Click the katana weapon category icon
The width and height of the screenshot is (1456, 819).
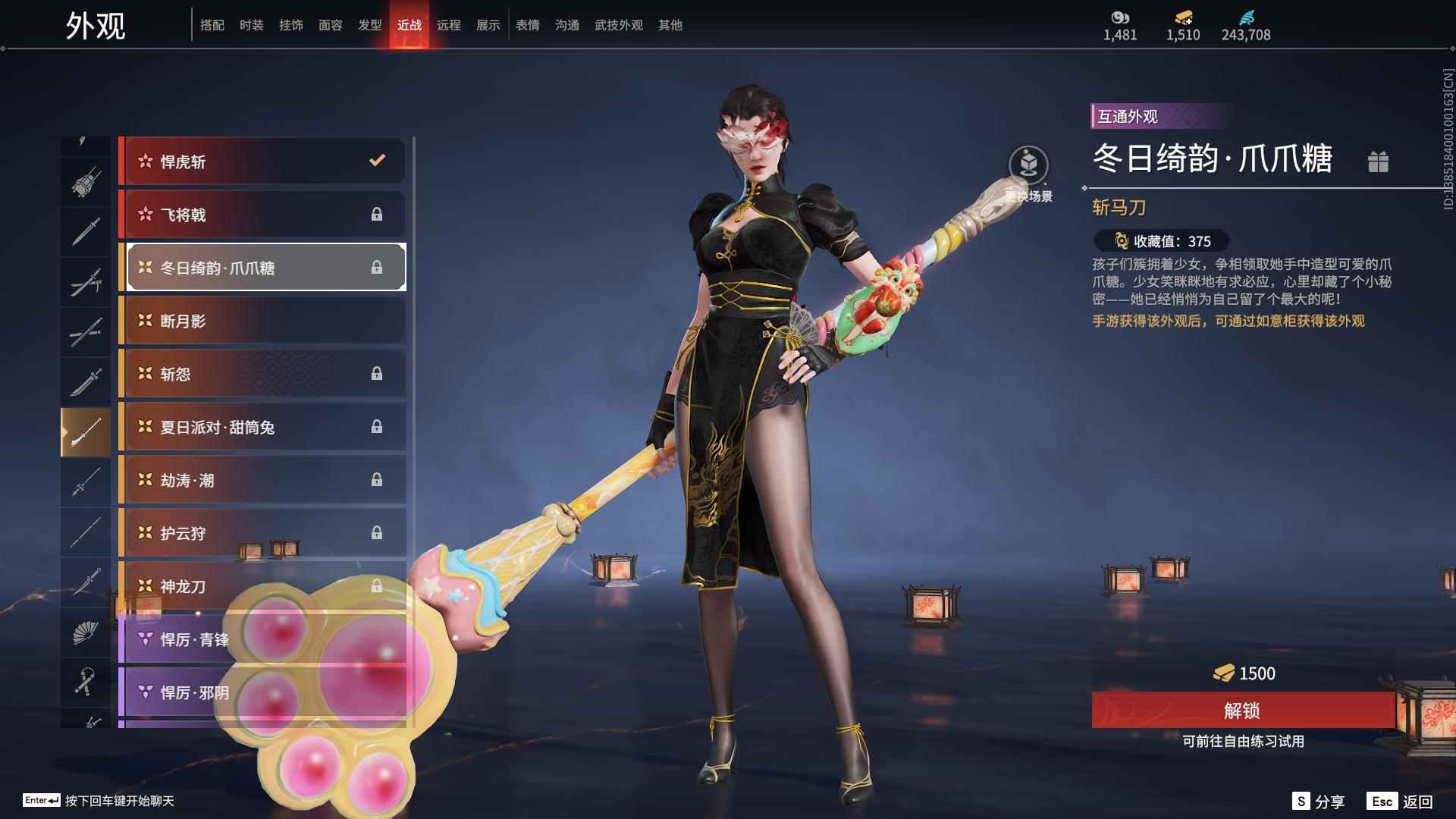pos(85,331)
